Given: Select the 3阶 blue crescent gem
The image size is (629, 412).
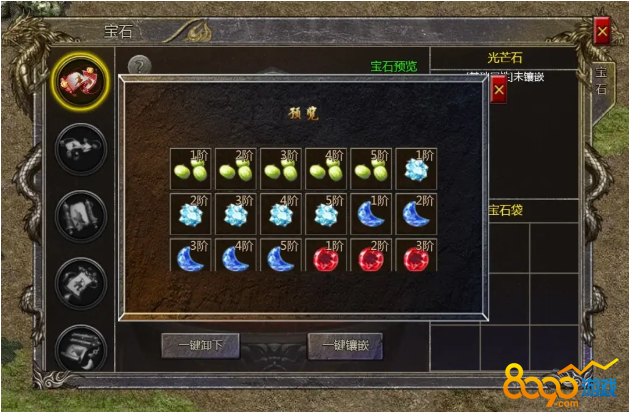Looking at the screenshot, I should point(190,258).
